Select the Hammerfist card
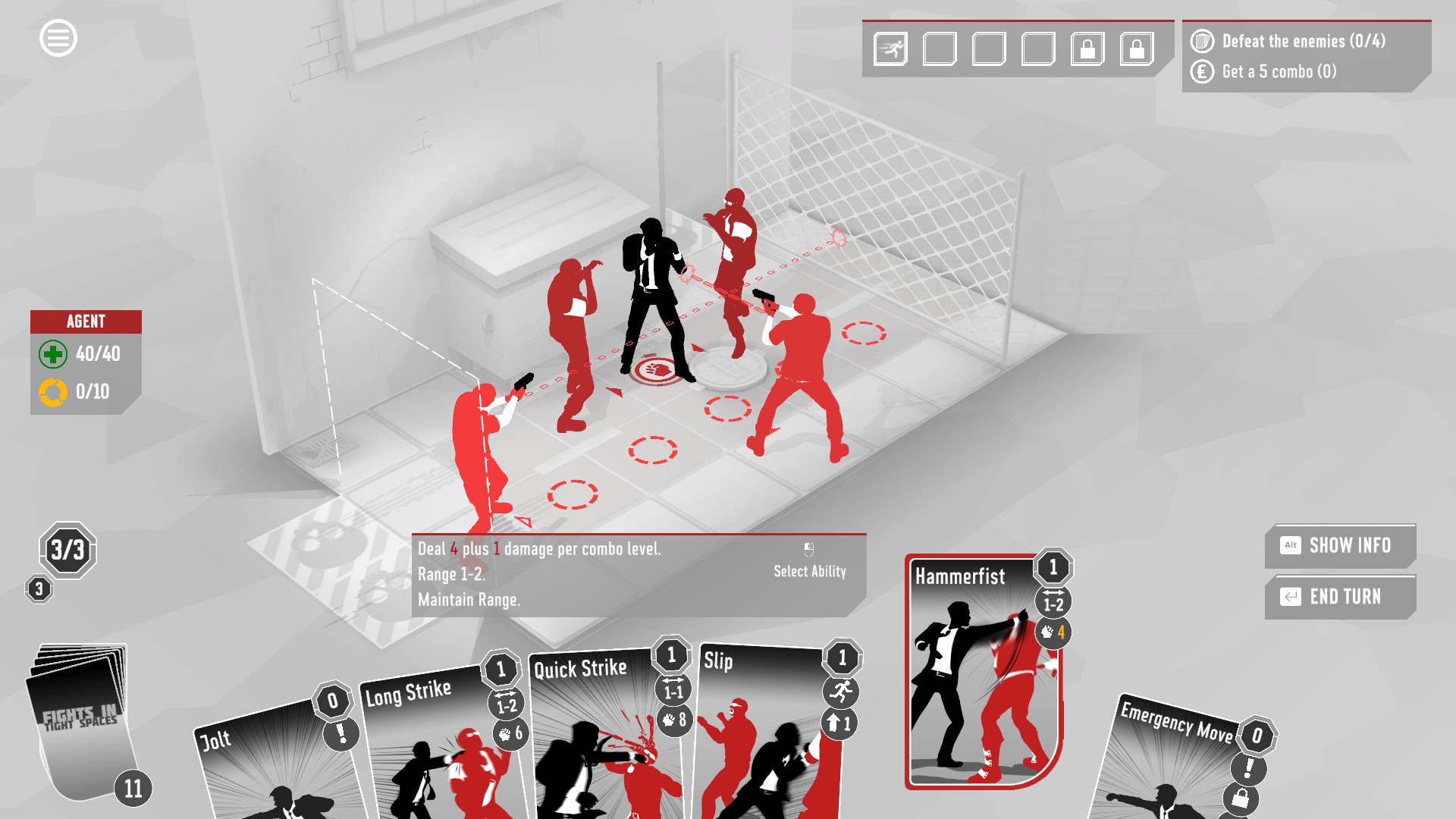This screenshot has height=819, width=1456. (983, 675)
